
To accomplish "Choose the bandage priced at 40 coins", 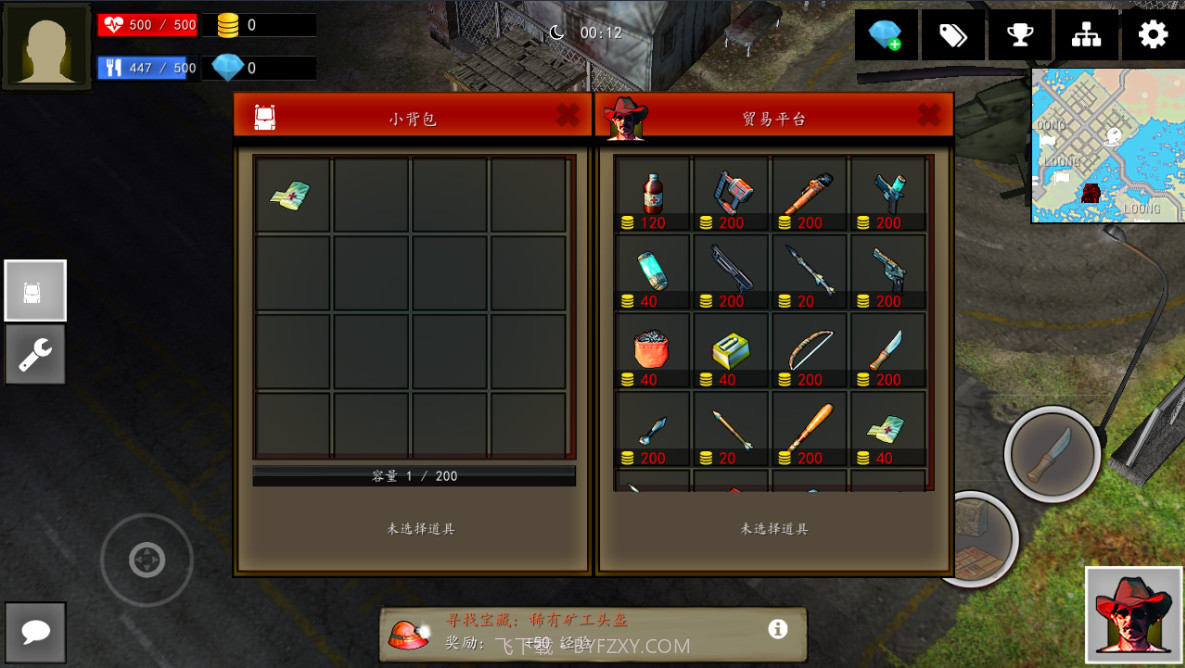I will (x=887, y=429).
